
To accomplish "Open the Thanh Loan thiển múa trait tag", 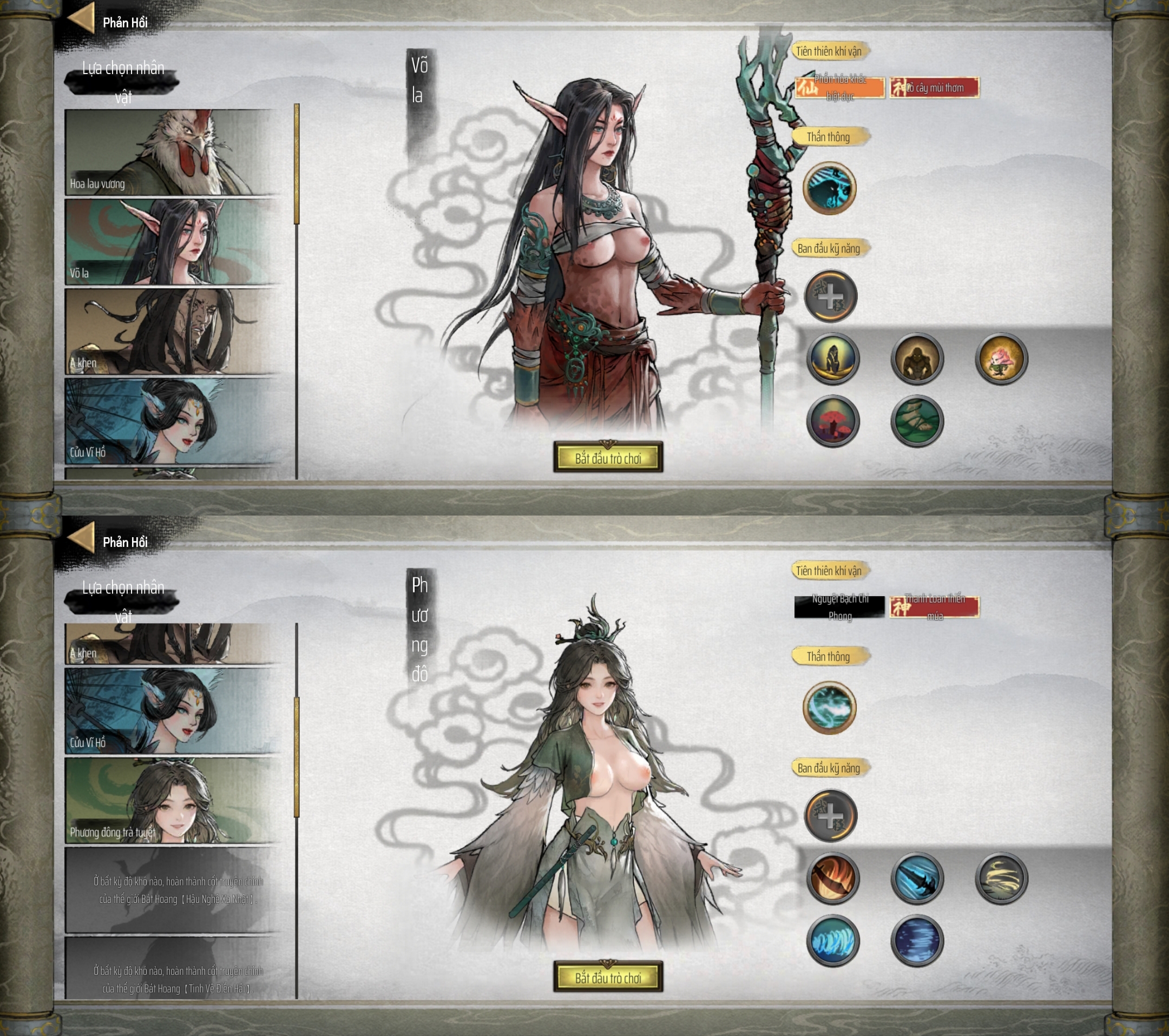I will pos(934,606).
